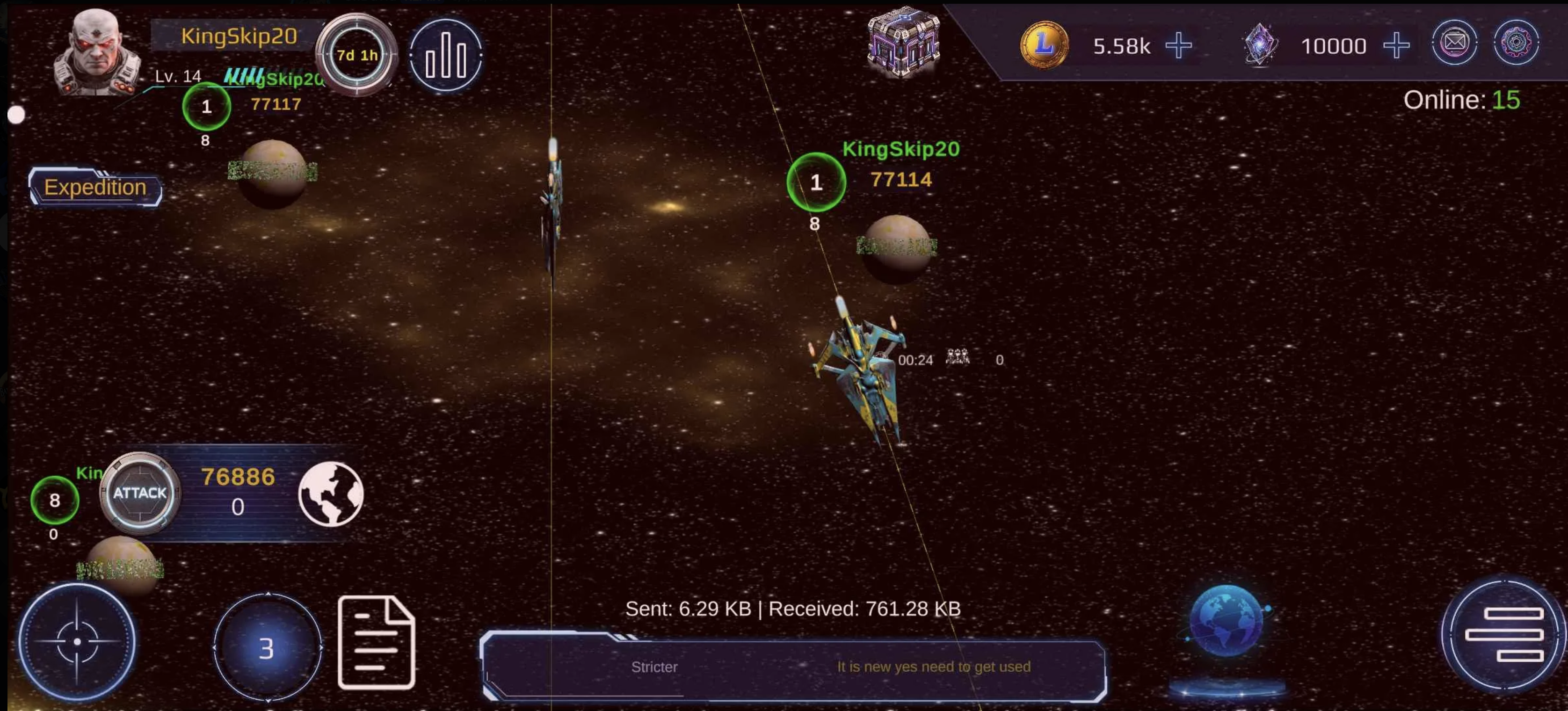The height and width of the screenshot is (711, 1568).
Task: Open the chat message box
Action: (793, 667)
